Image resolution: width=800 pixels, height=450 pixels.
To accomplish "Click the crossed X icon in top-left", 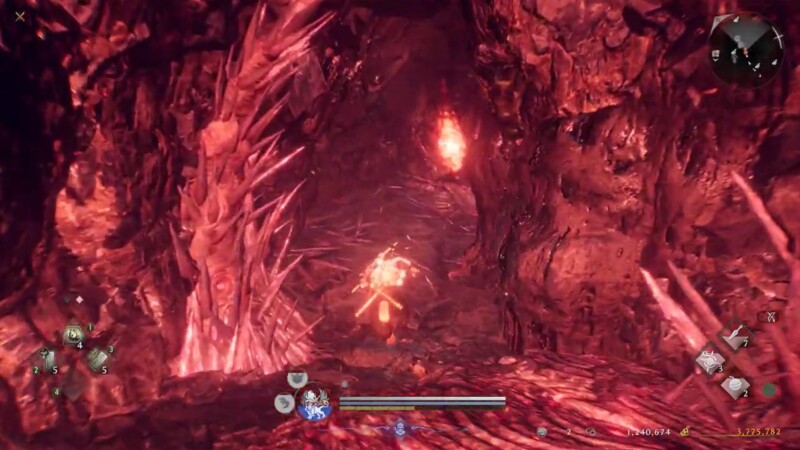I will click(x=20, y=16).
